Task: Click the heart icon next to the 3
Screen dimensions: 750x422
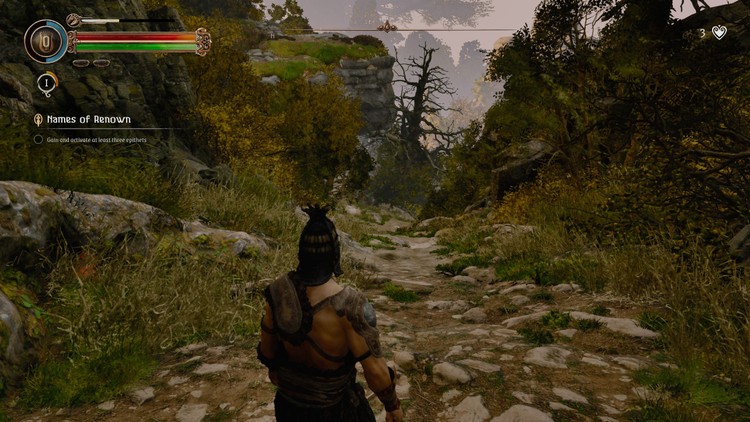Action: (x=719, y=33)
